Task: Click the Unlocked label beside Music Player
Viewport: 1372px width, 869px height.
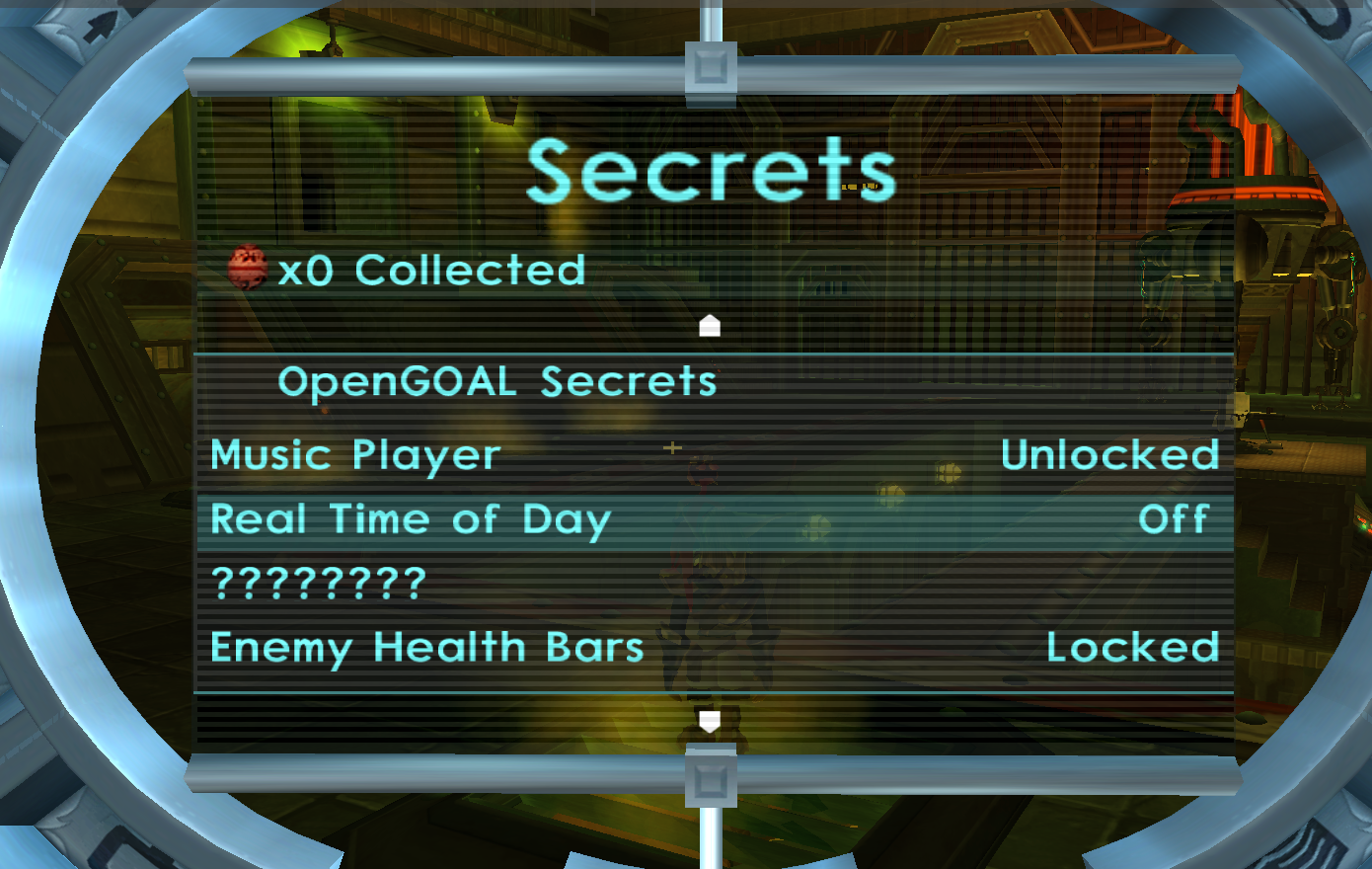Action: click(1110, 453)
